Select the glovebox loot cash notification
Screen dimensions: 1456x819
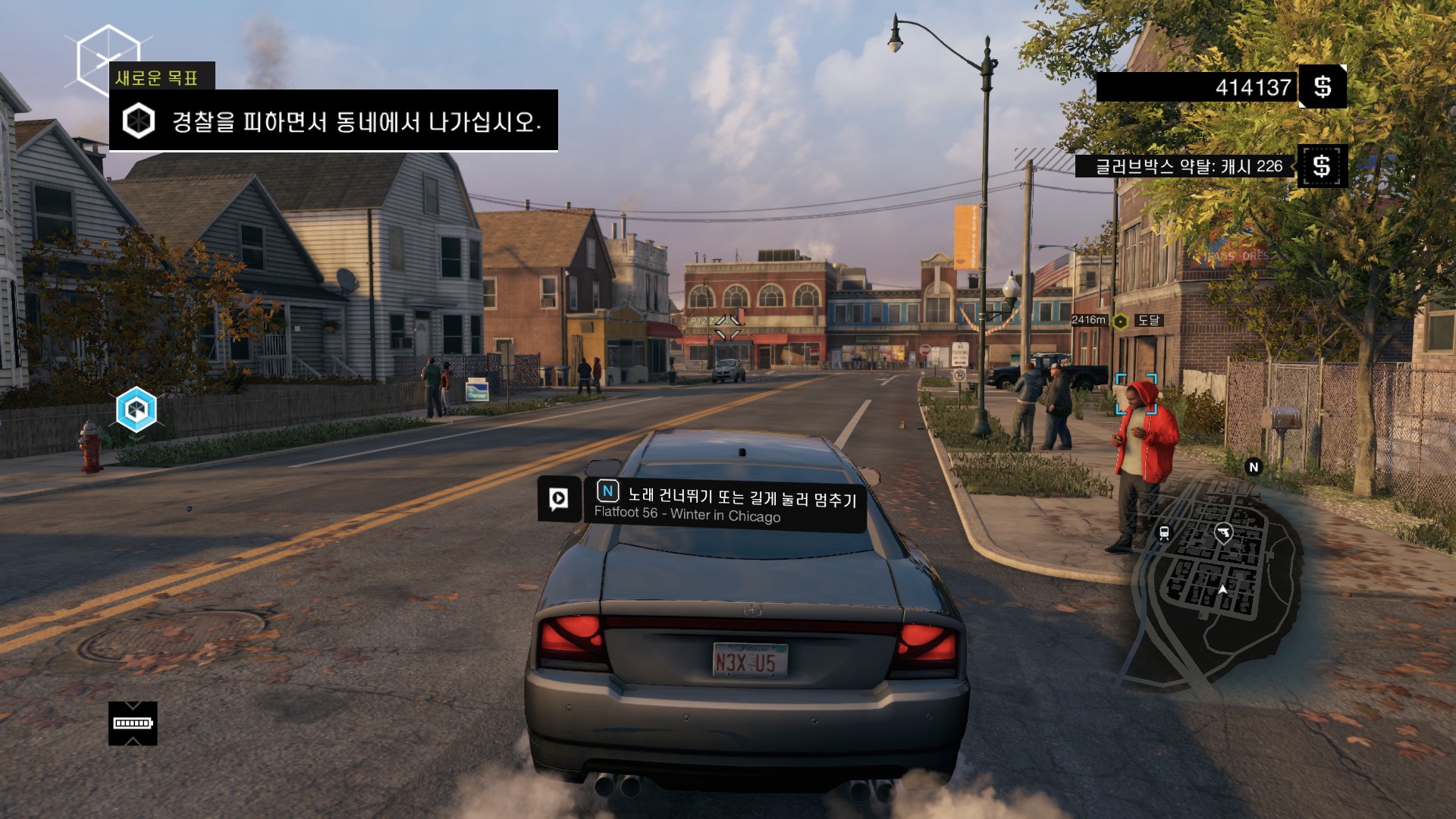1188,166
